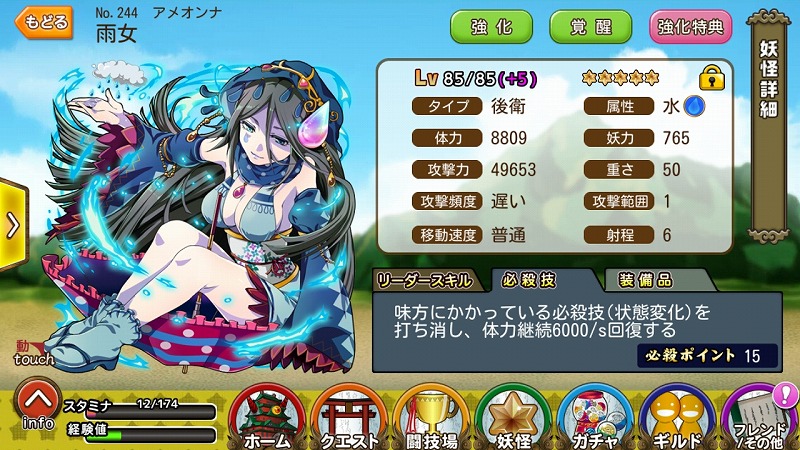800x450 pixels.
Task: Toggle the yellow padlock lock icon
Action: [x=712, y=77]
